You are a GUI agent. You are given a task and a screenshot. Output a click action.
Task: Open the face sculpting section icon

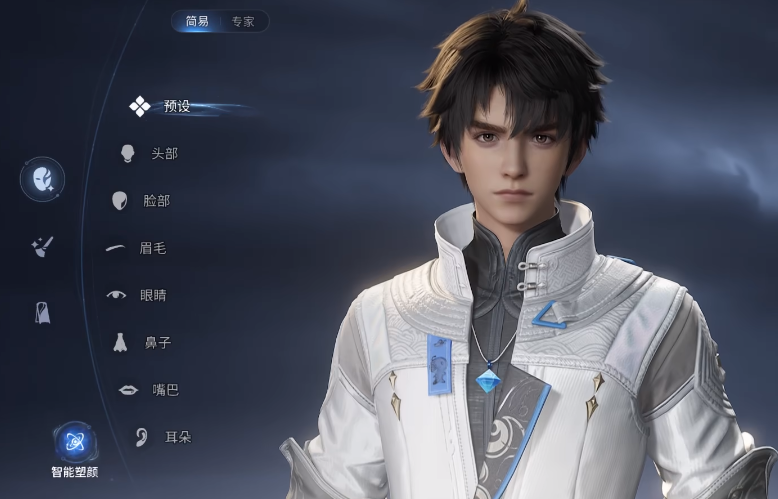43,180
